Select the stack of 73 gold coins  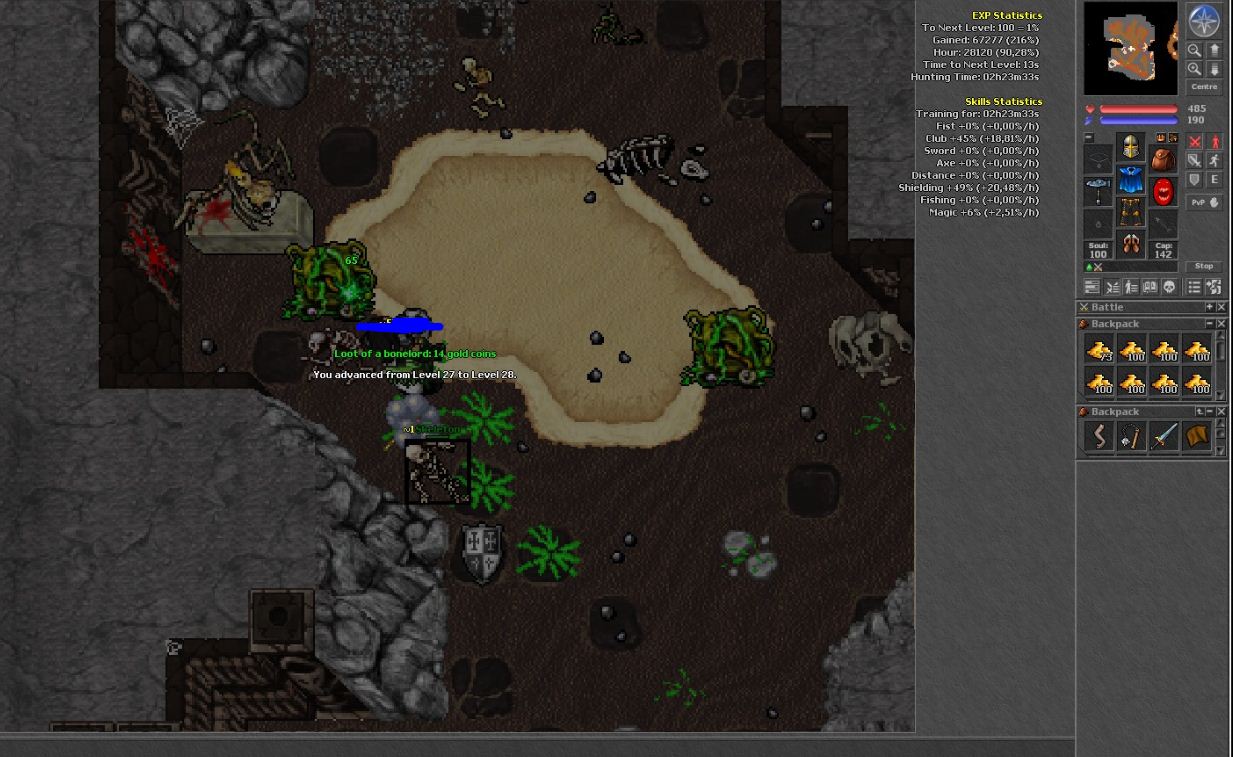tap(1099, 349)
